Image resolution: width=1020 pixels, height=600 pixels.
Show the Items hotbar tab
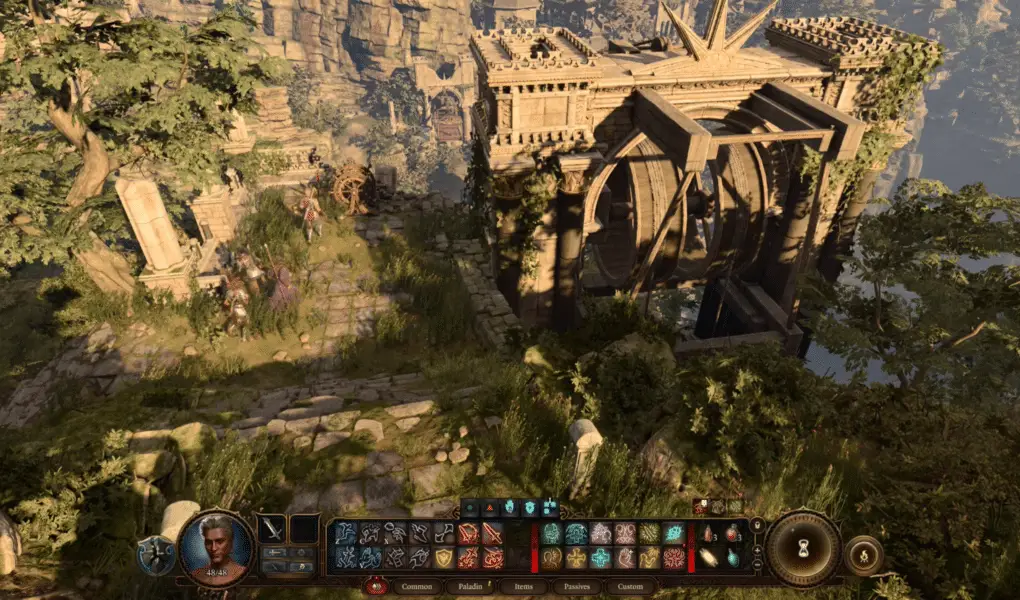(523, 587)
